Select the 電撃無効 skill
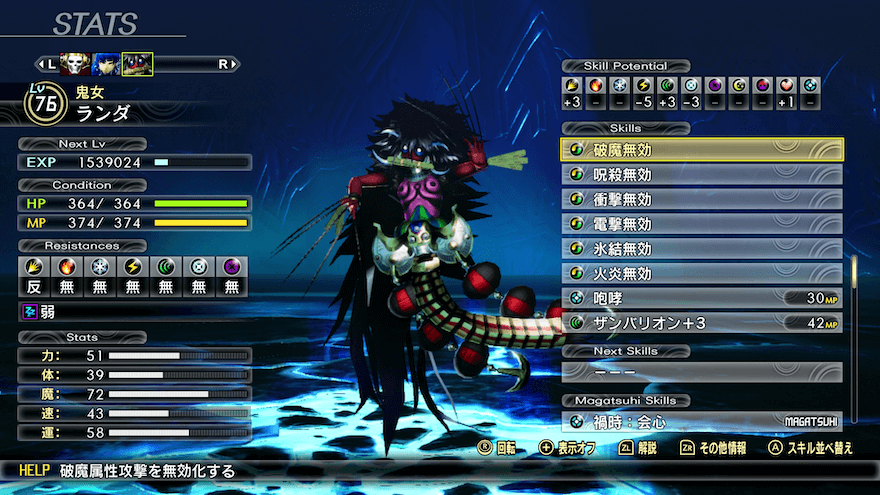880x495 pixels. 702,224
